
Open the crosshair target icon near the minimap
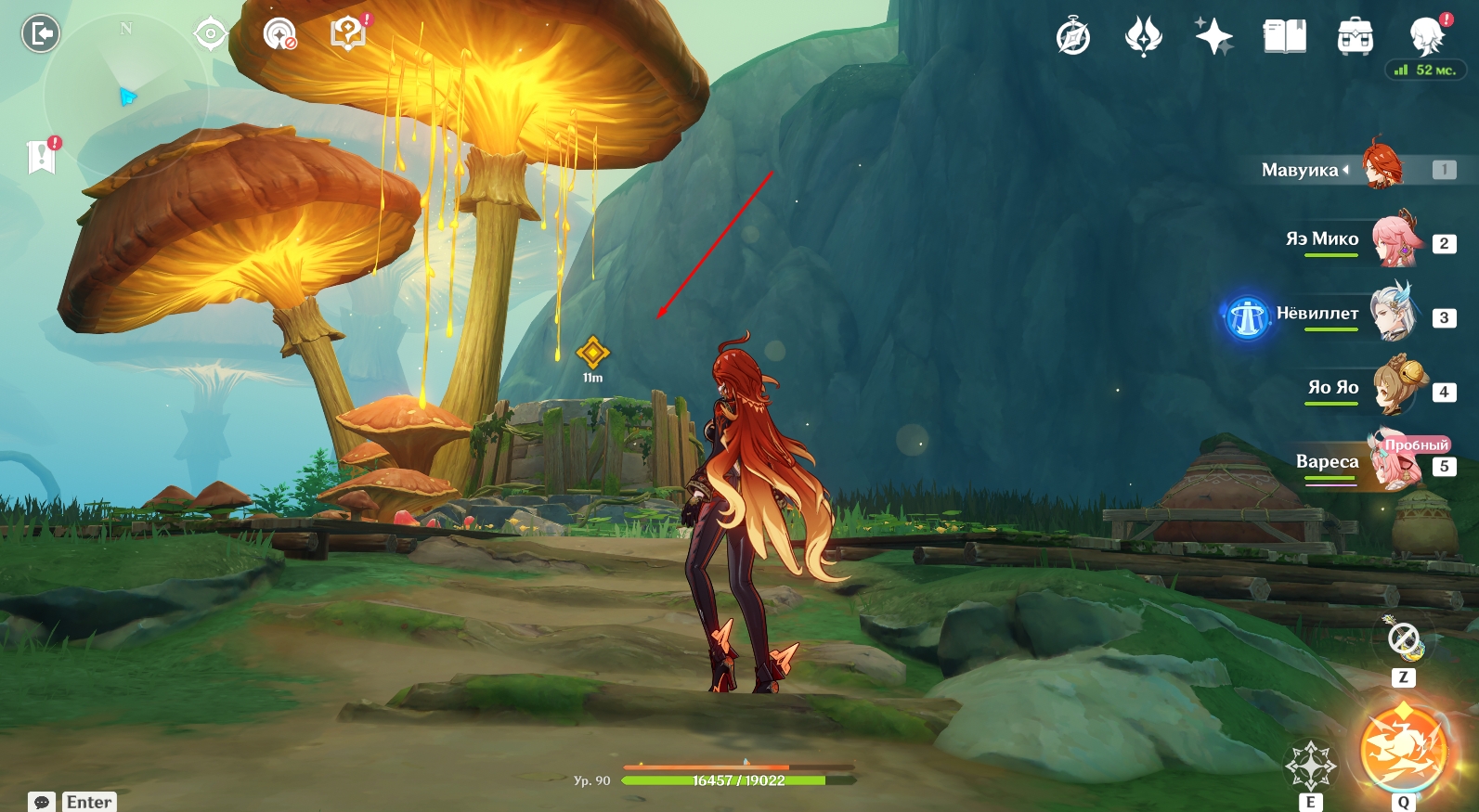click(x=211, y=34)
